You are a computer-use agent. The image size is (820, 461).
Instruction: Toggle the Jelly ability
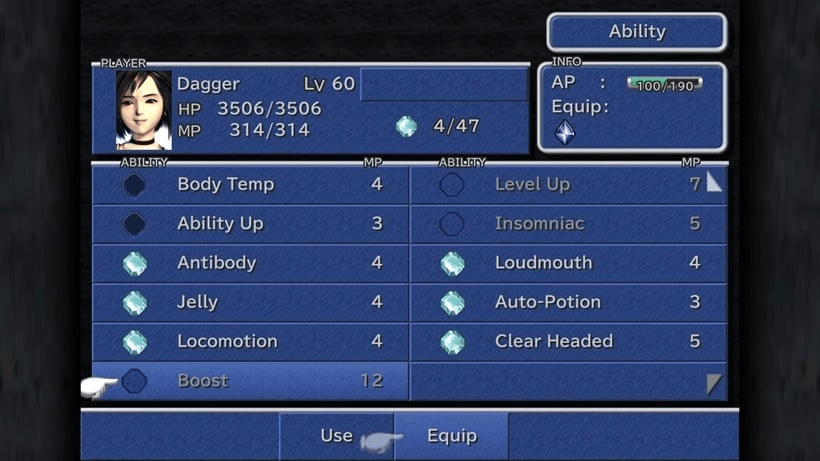[x=250, y=302]
